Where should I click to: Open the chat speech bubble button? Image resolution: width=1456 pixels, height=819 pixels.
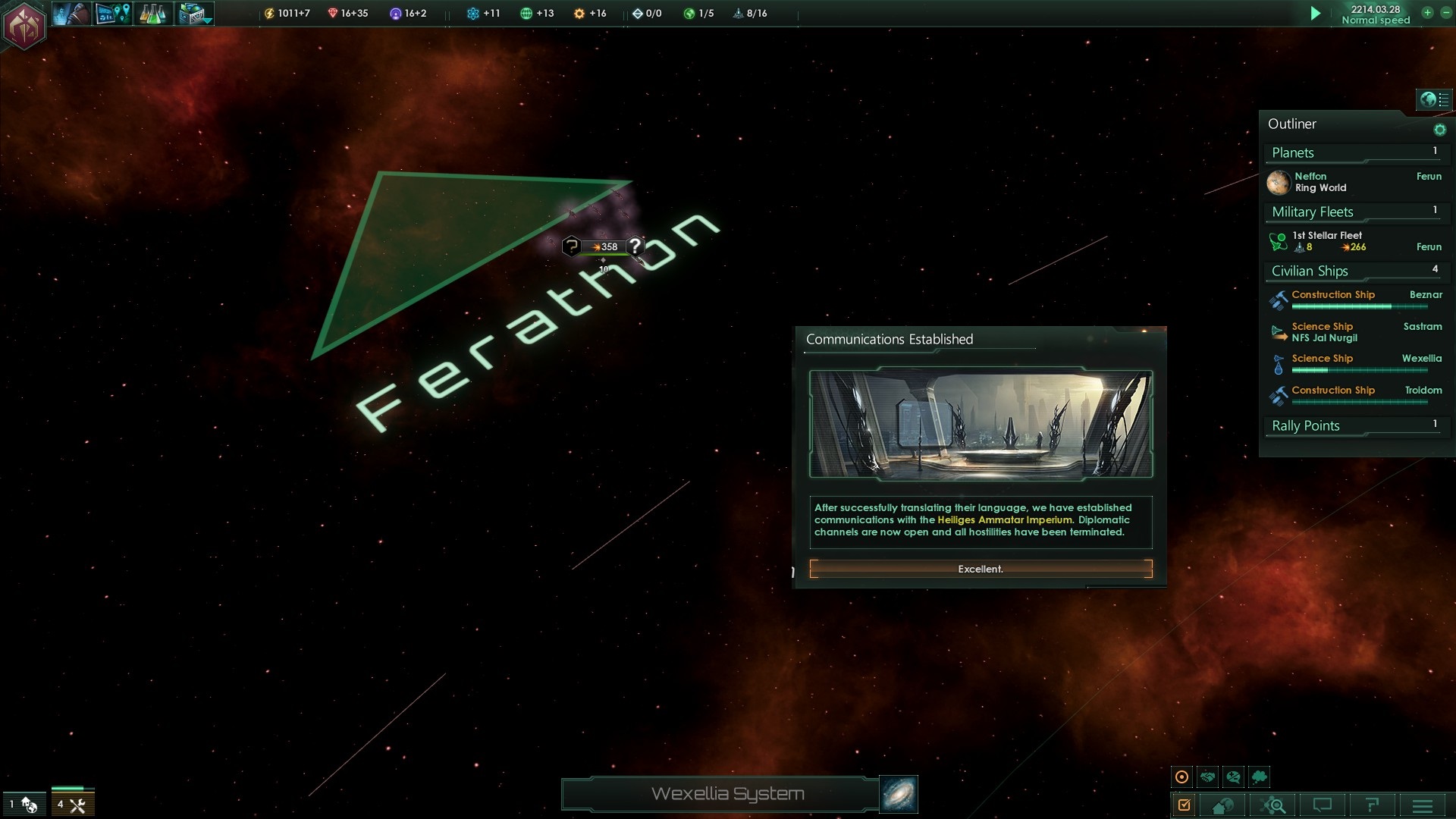[x=1323, y=805]
